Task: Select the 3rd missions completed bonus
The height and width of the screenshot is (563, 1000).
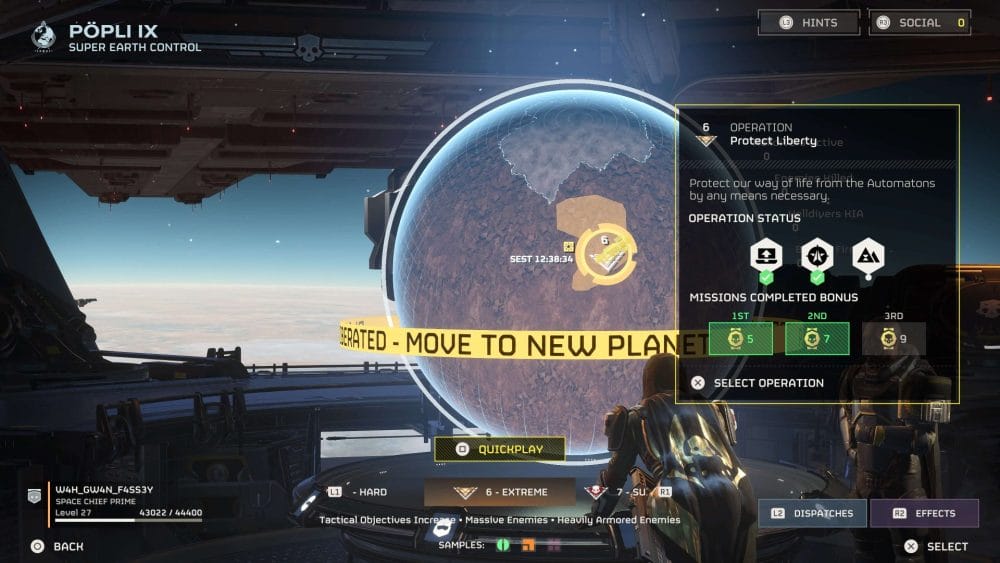Action: coord(893,338)
